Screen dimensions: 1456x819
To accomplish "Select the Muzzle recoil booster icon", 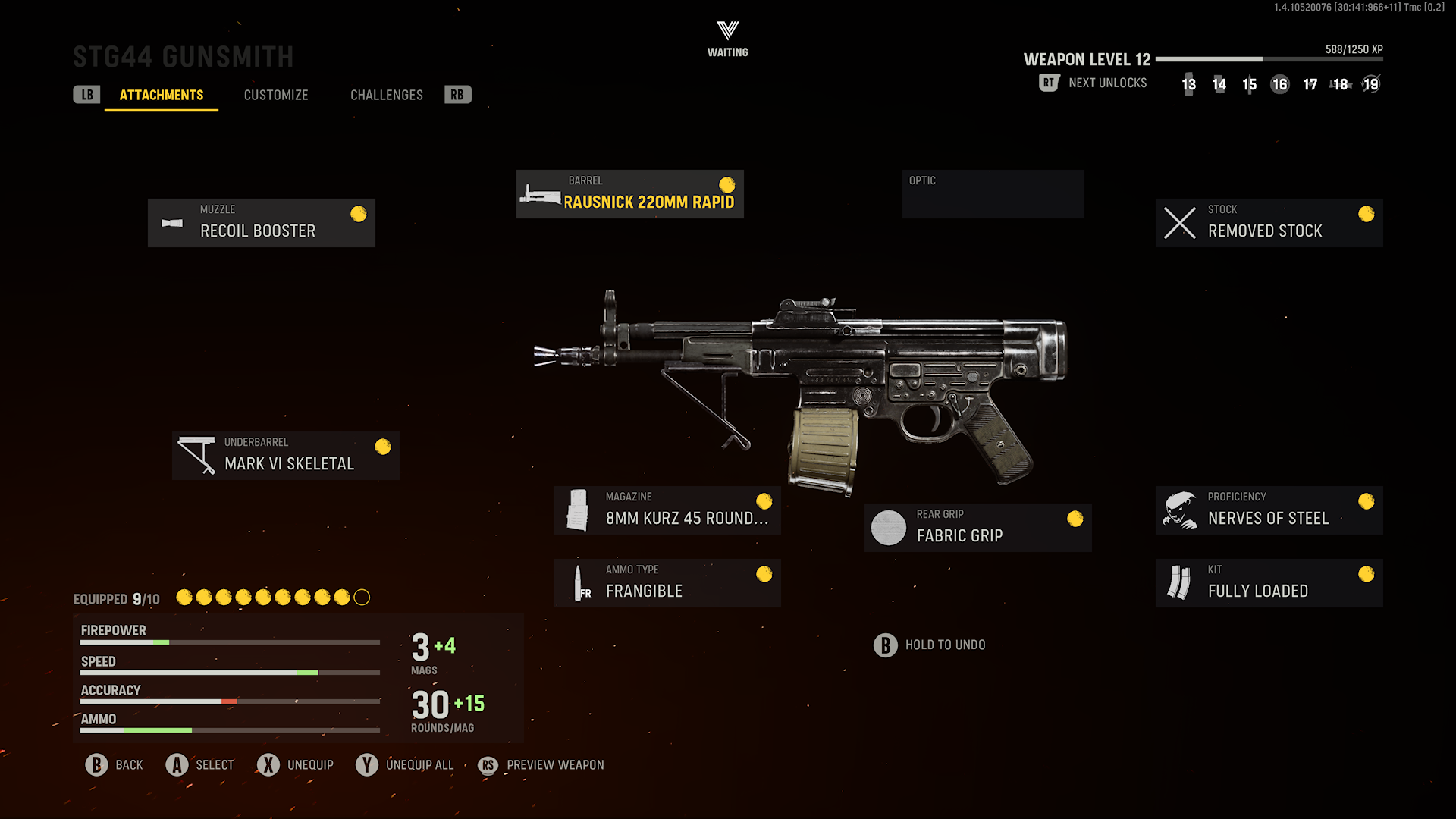I will pos(173,222).
